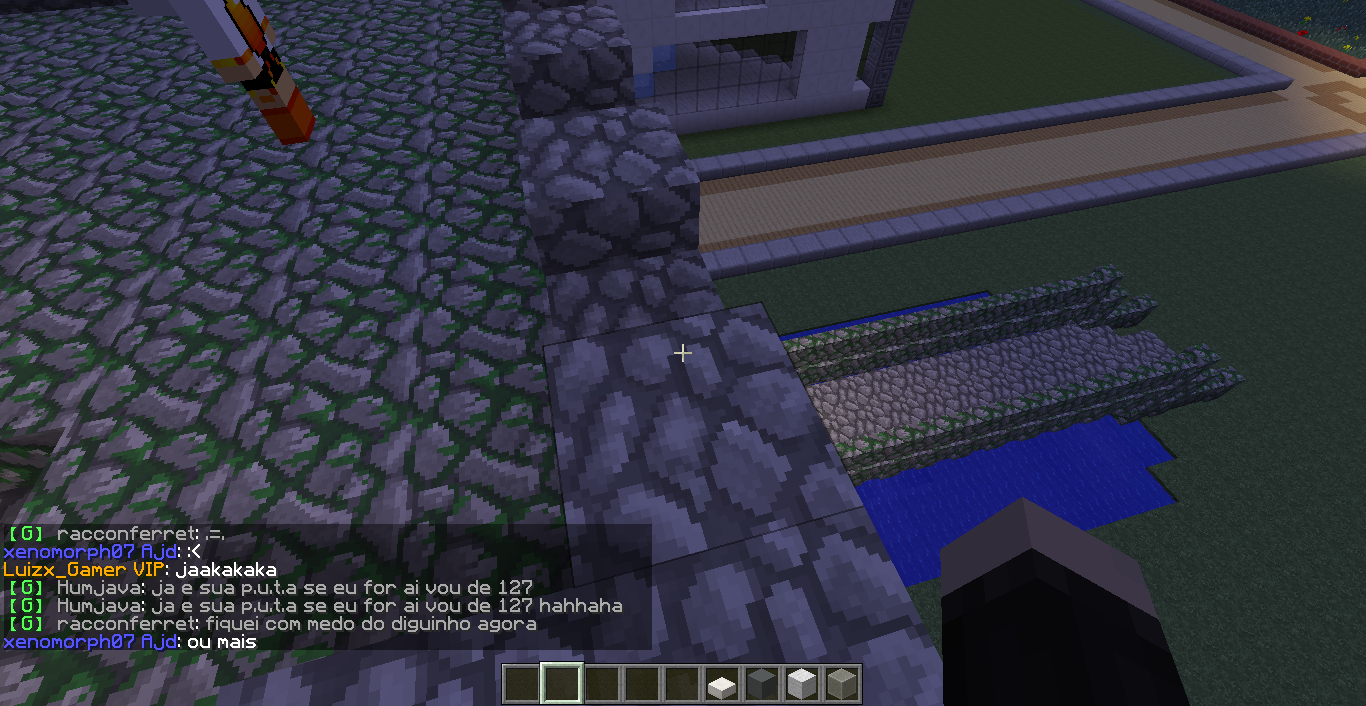
Task: Select the light gray block hotbar slot
Action: point(841,685)
